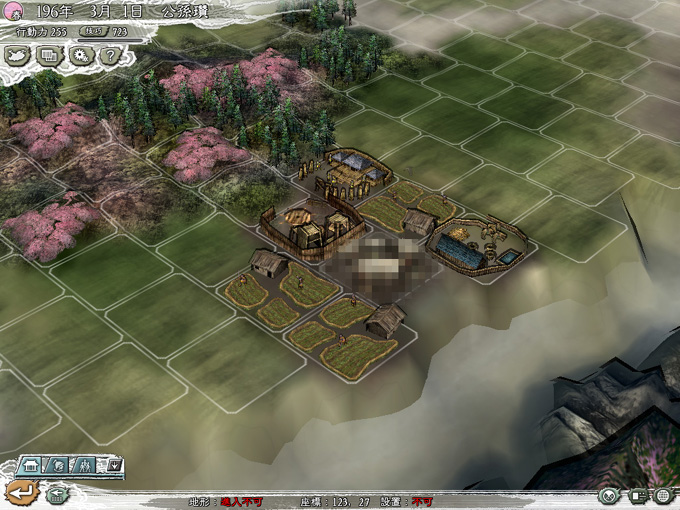Switch to the troops figures tab
Screen dimensions: 680x510
pos(87,465)
